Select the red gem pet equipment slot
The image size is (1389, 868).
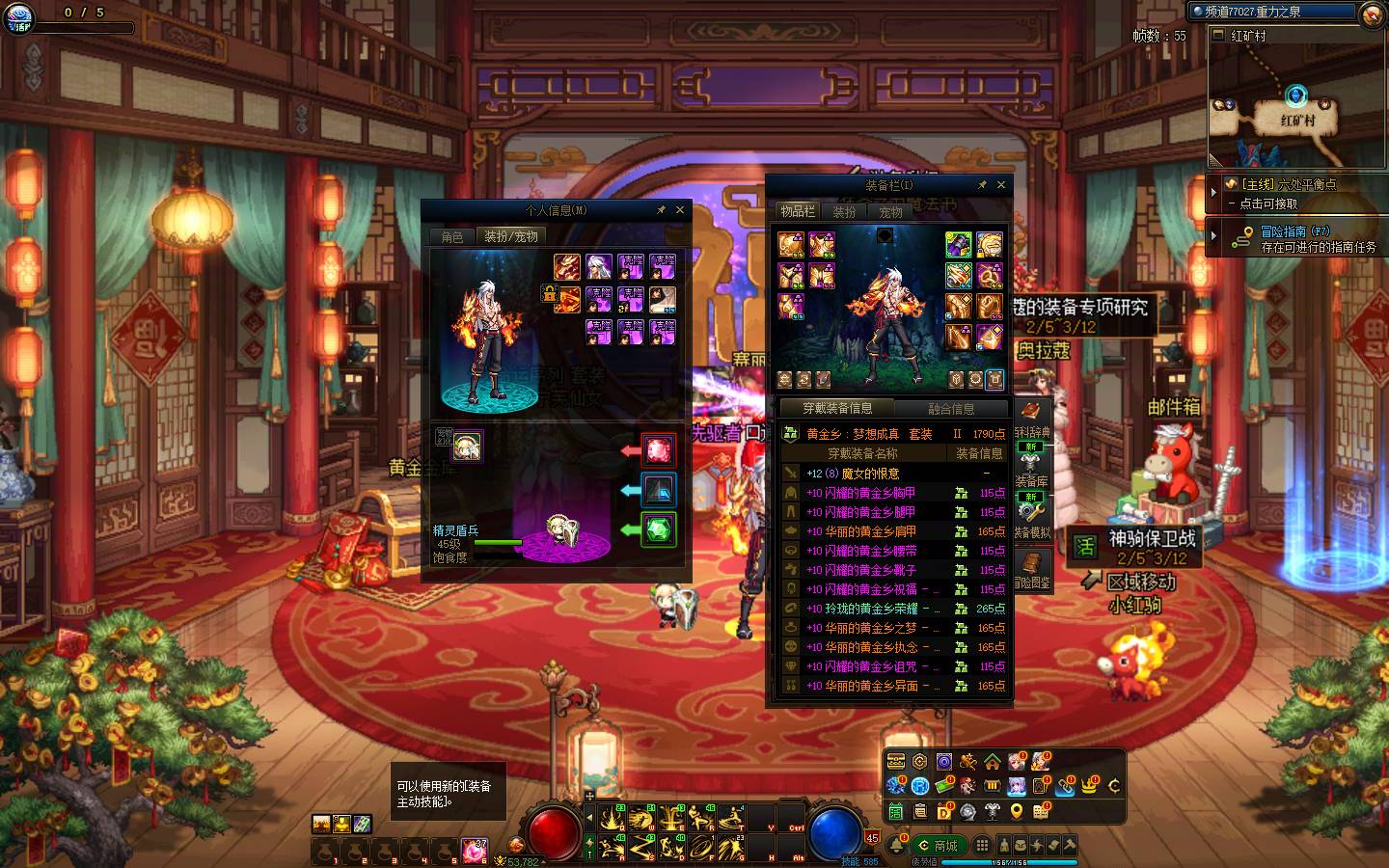(x=659, y=449)
